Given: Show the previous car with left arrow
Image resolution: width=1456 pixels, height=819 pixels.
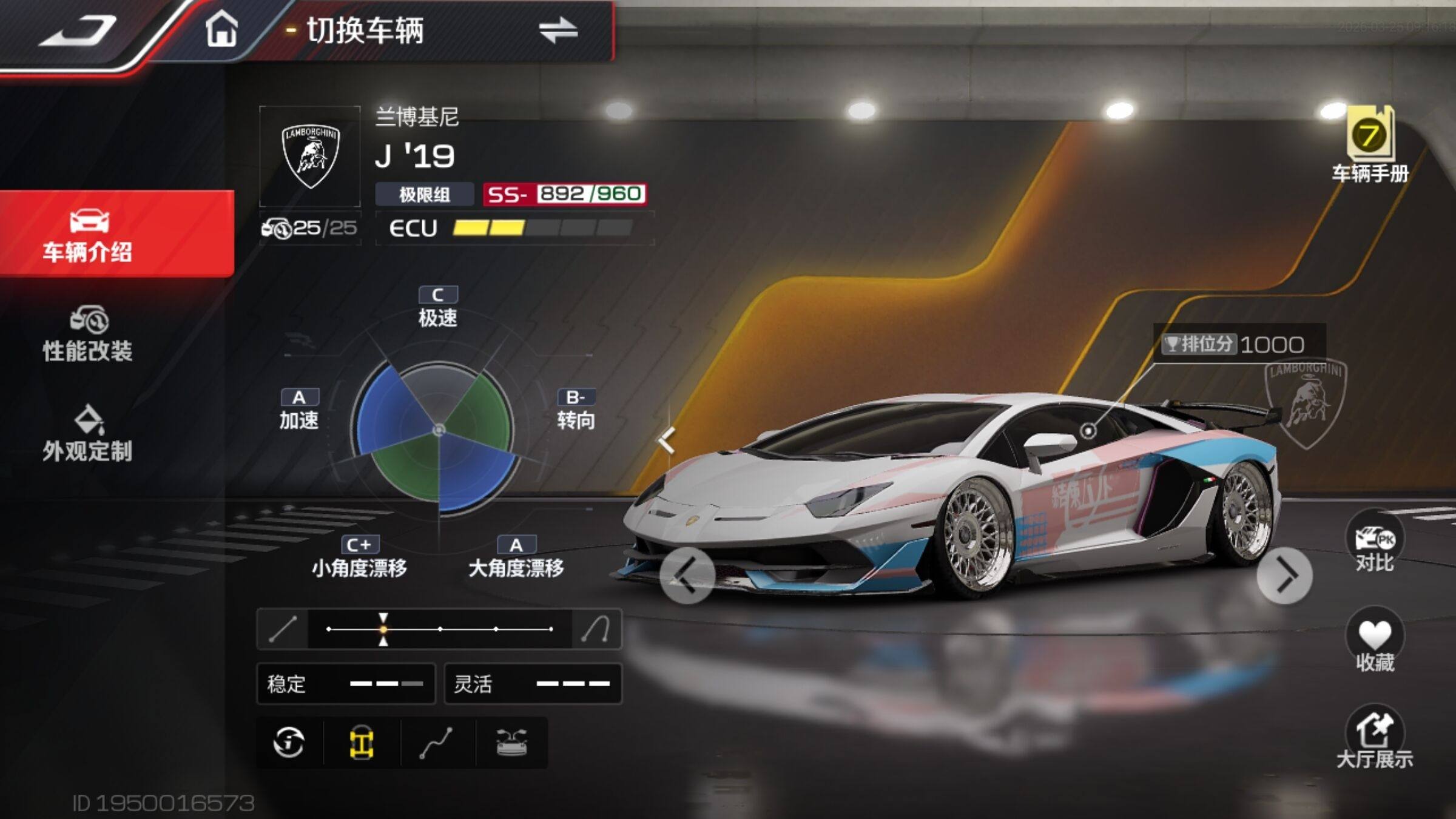Looking at the screenshot, I should [686, 575].
